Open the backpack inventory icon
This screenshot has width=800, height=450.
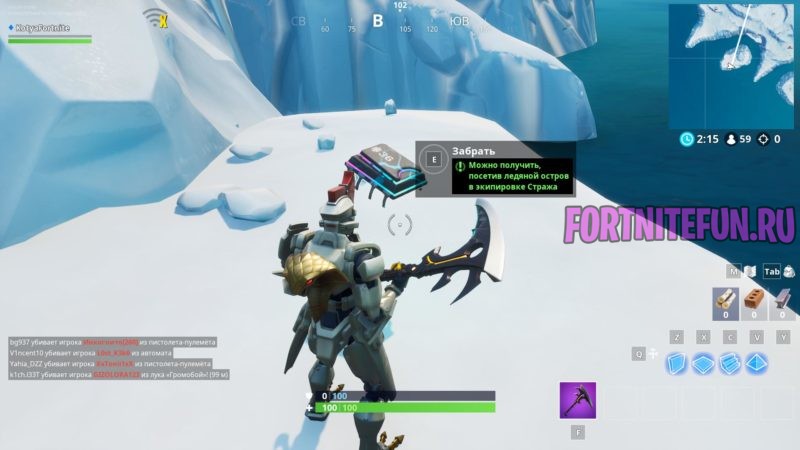790,271
